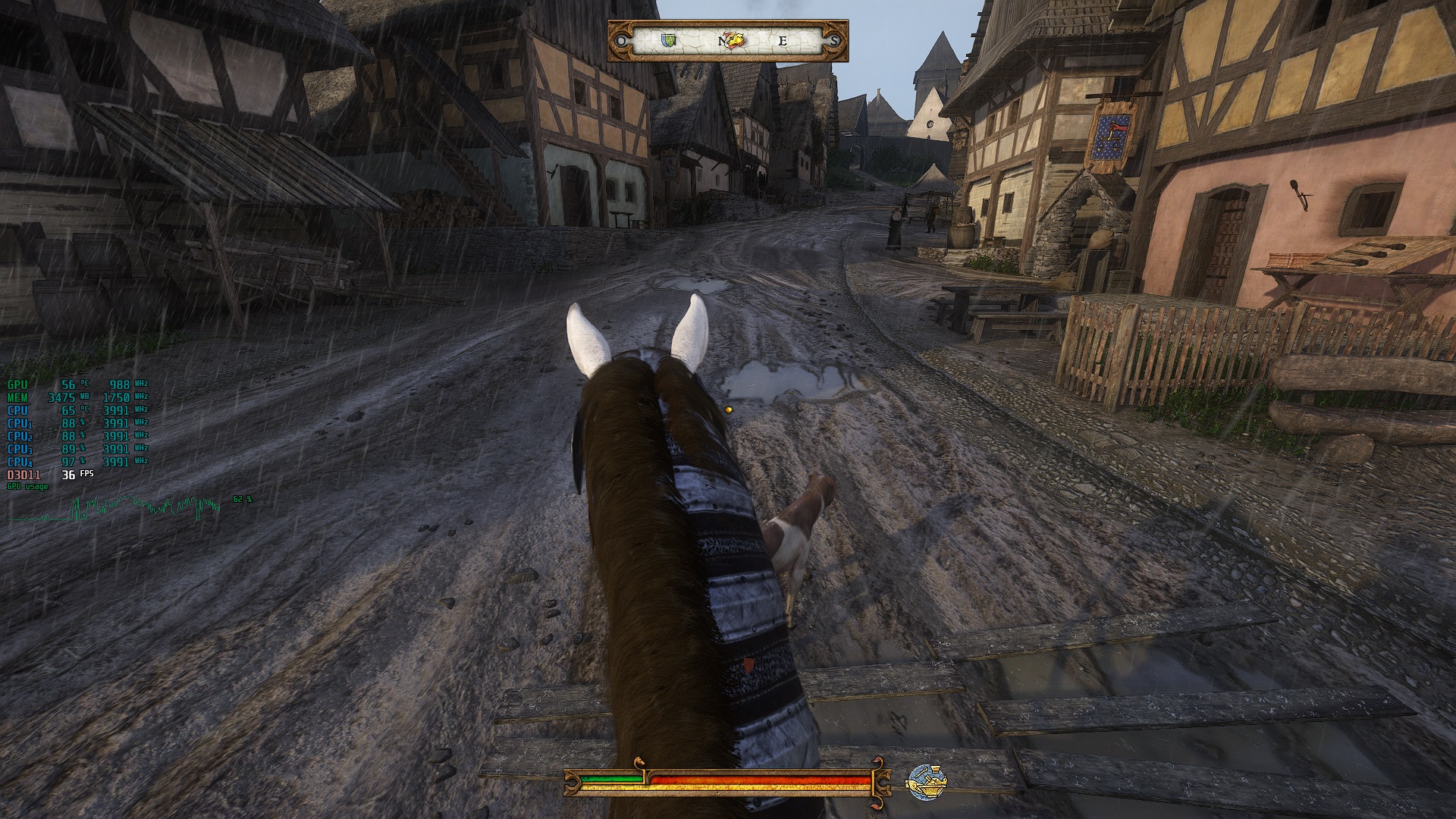Select the yellow quest marker on the compass
This screenshot has width=1456, height=819.
pos(733,40)
